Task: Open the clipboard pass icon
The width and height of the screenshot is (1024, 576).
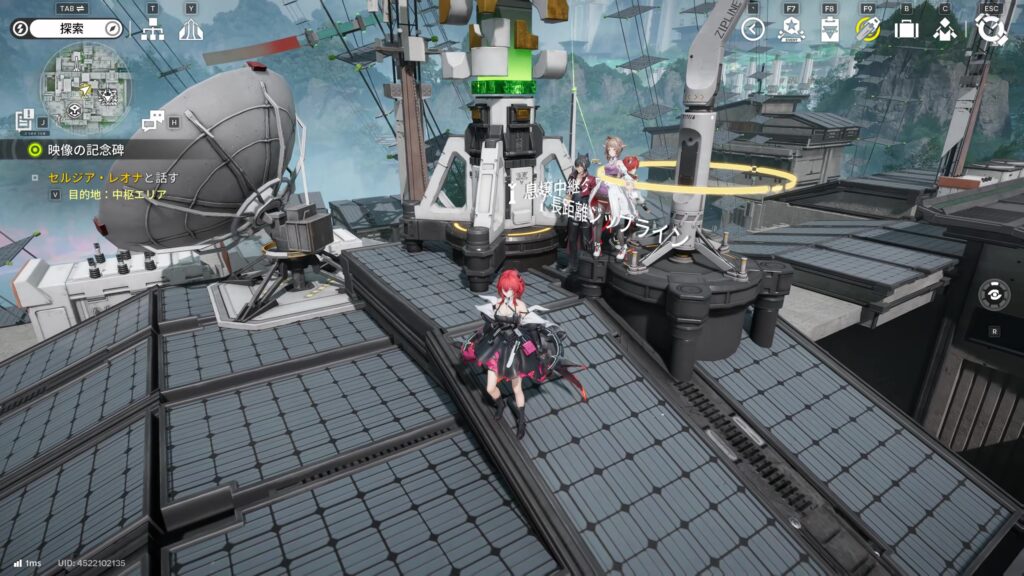Action: pos(829,29)
